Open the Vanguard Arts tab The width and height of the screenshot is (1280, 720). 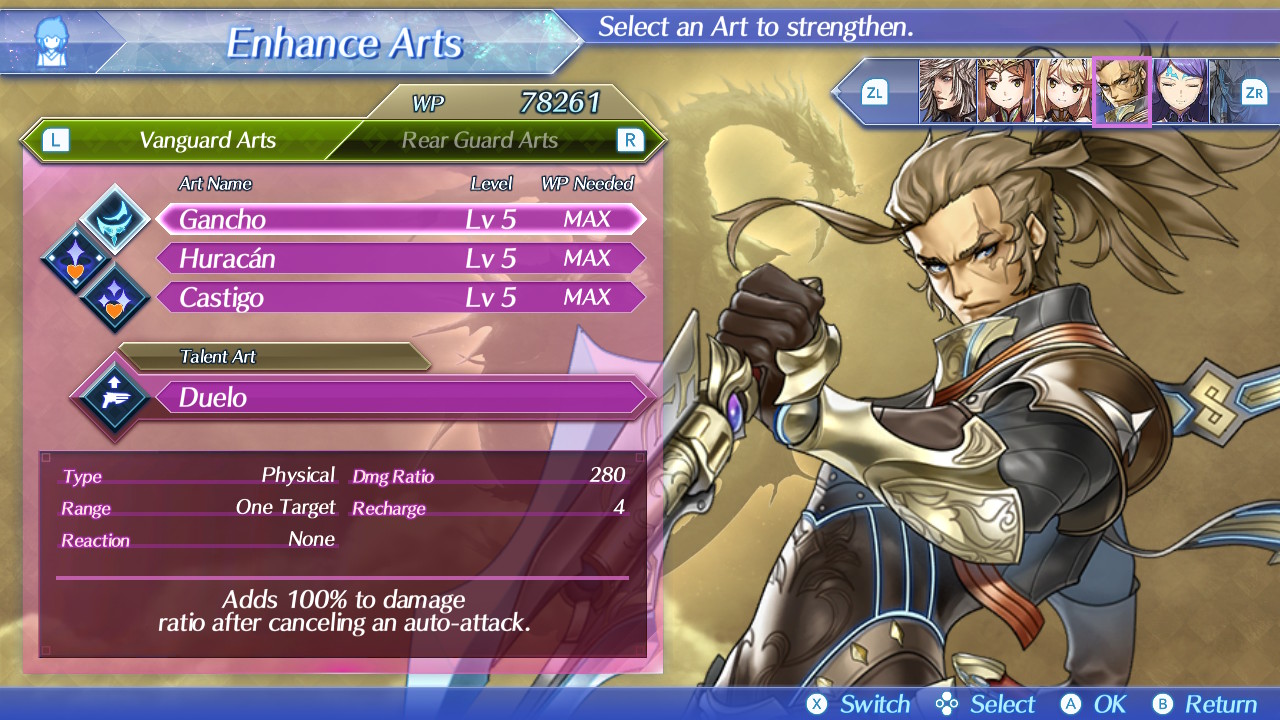(207, 140)
